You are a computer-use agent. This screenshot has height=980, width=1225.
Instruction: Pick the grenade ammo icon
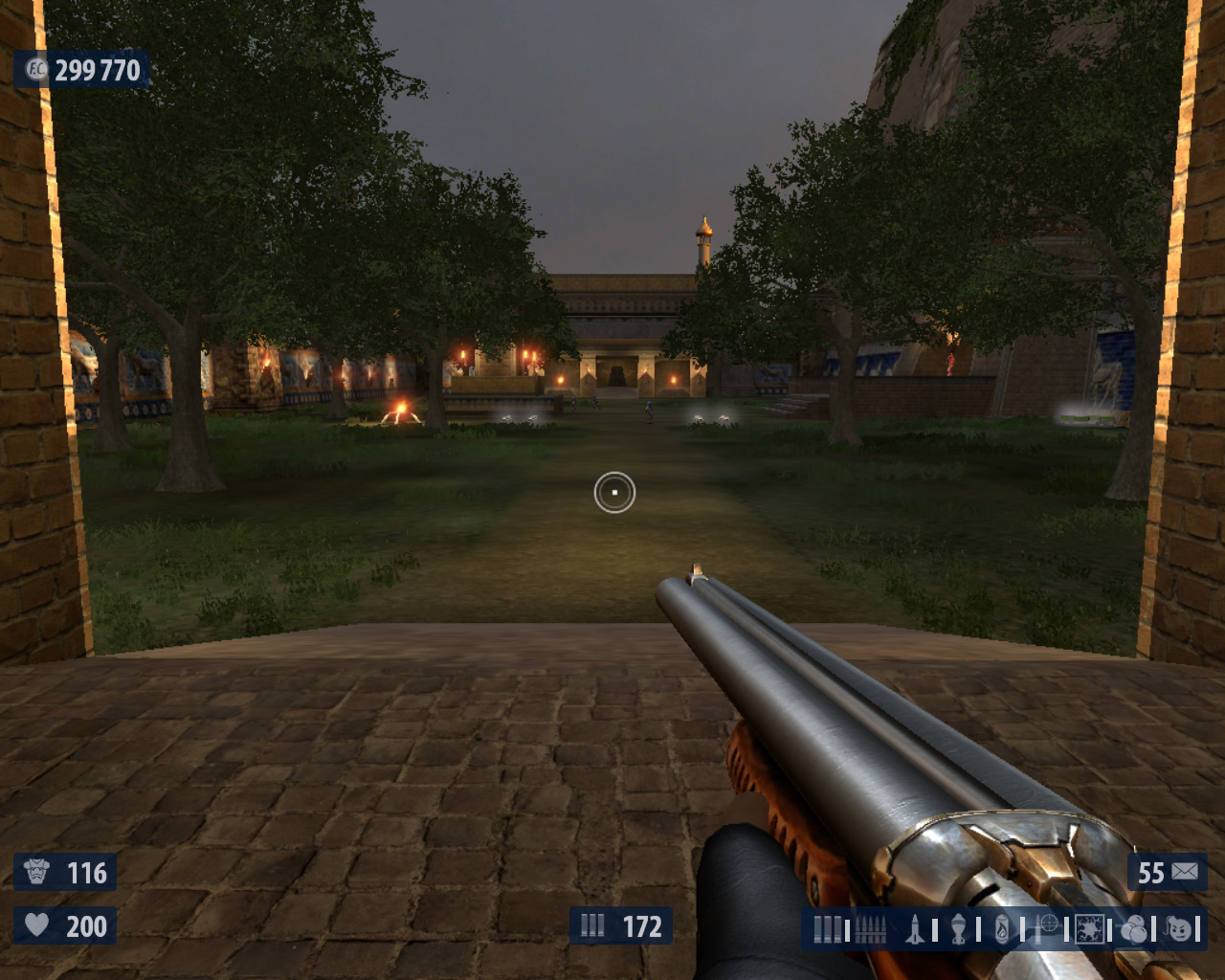[x=958, y=929]
